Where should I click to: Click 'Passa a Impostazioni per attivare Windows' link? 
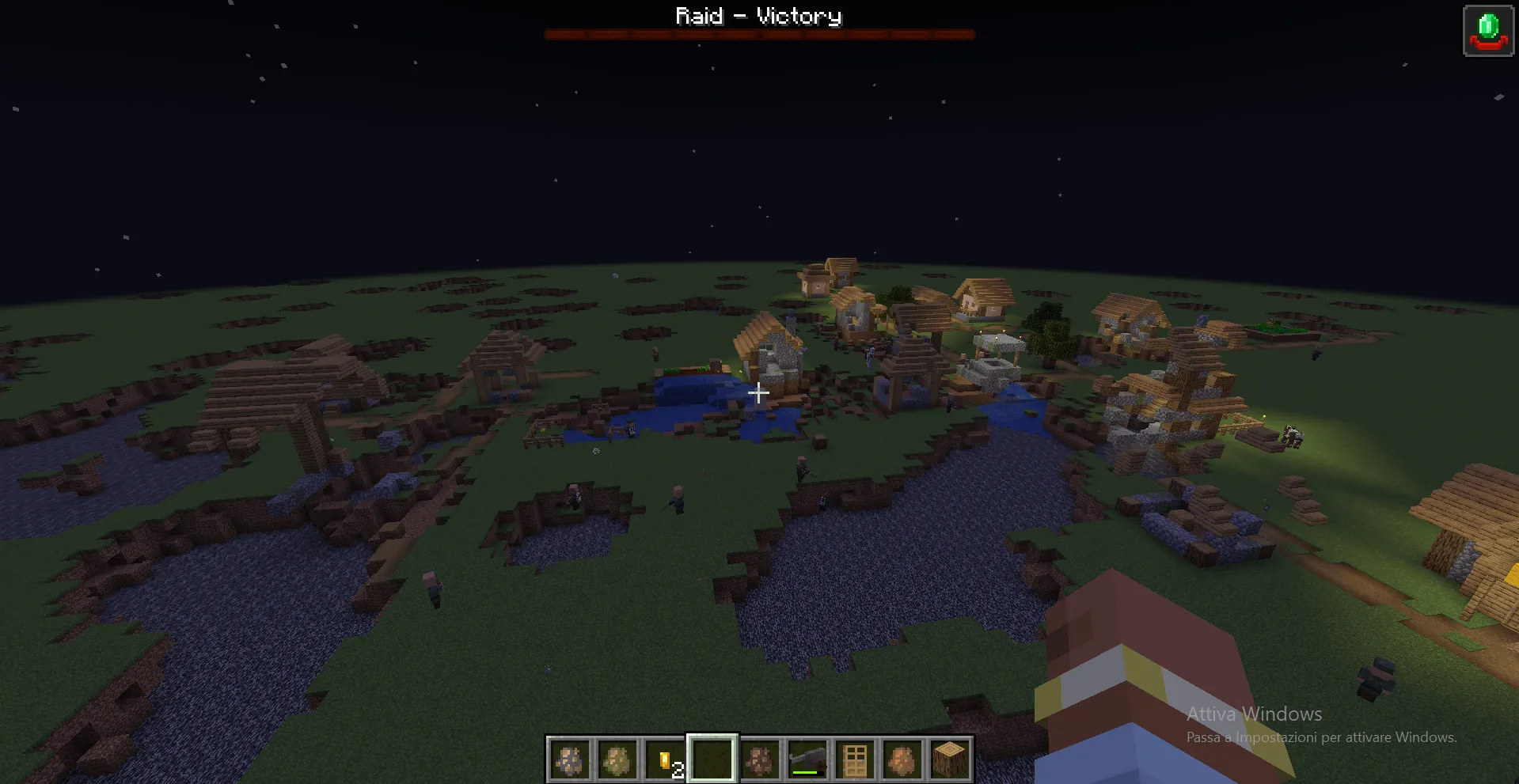(1320, 737)
